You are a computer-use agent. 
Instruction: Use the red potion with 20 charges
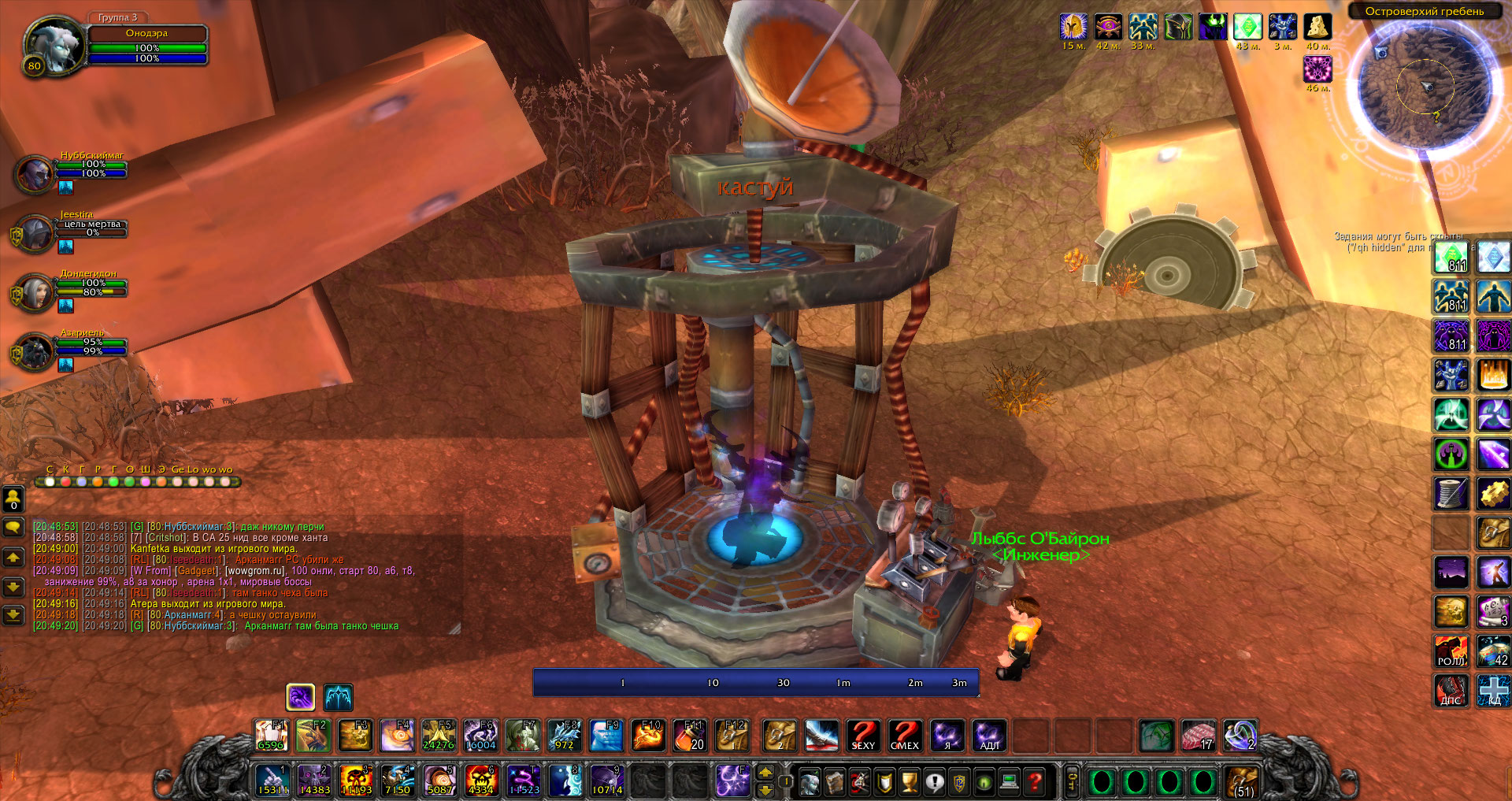tap(691, 736)
